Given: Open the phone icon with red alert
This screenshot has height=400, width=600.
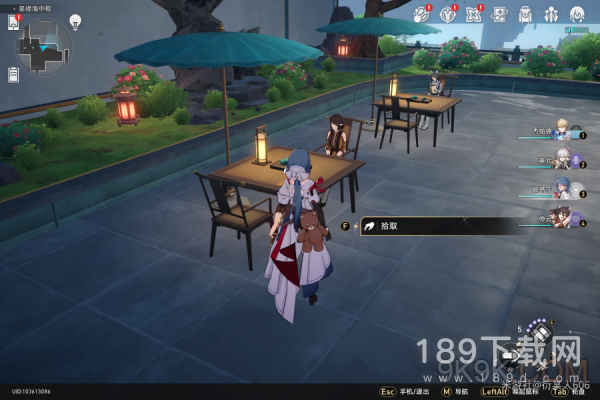Looking at the screenshot, I should coord(13,21).
